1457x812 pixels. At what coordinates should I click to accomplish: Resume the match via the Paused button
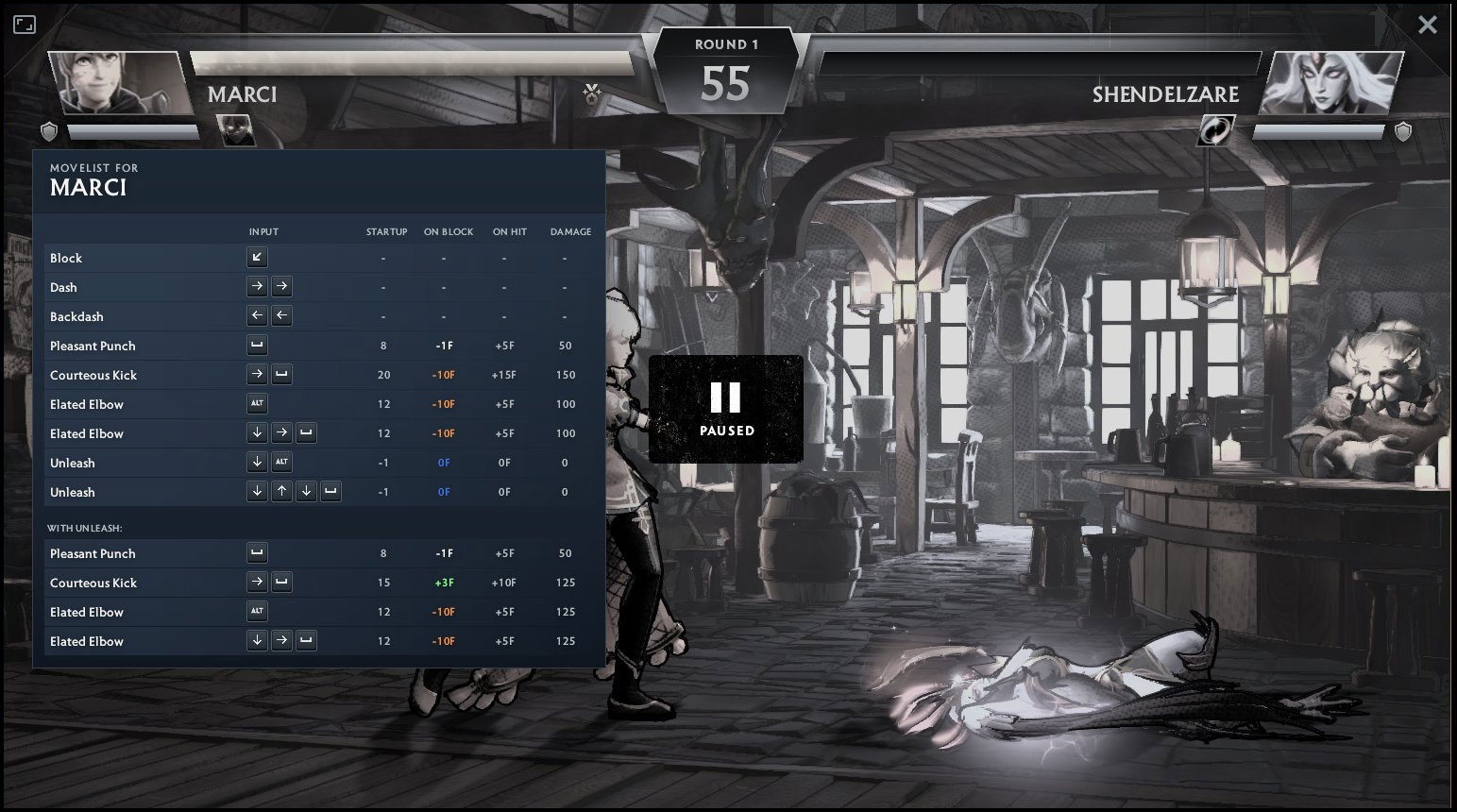click(725, 409)
